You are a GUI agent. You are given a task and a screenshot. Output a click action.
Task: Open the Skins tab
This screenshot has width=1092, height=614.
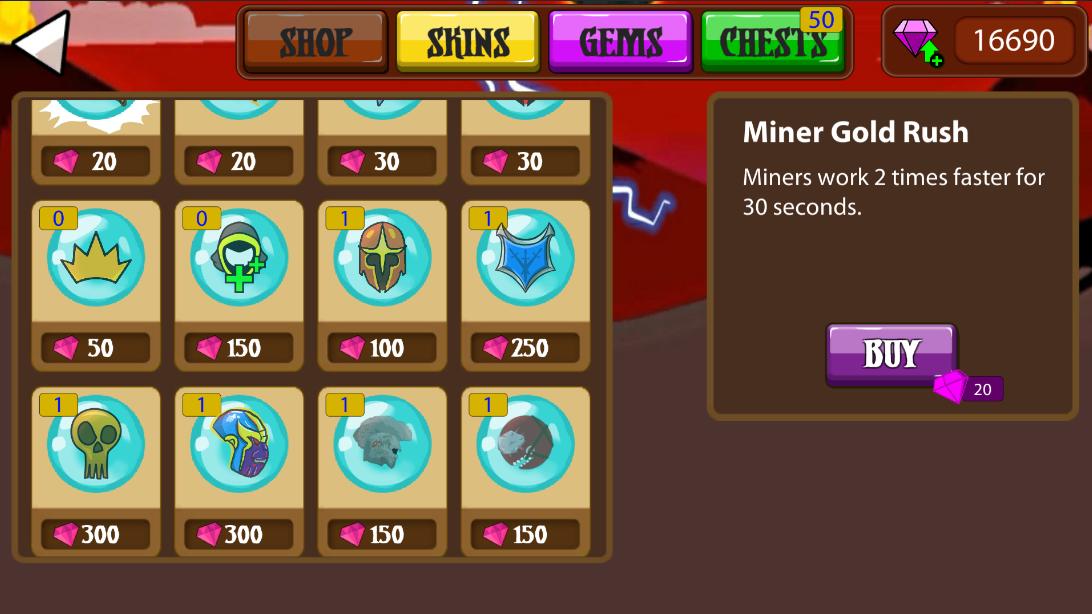coord(468,42)
